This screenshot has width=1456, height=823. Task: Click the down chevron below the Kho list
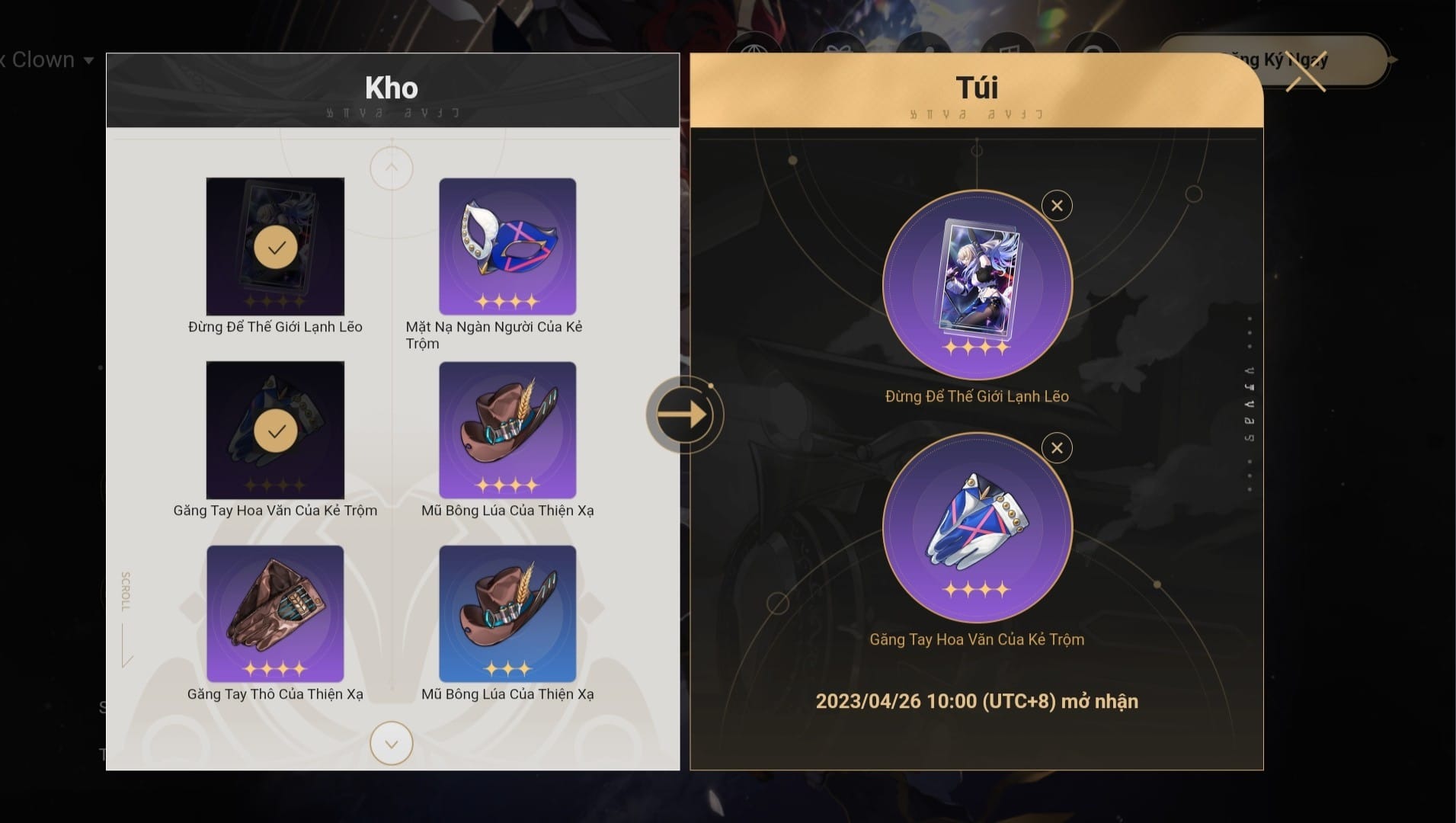pyautogui.click(x=392, y=744)
